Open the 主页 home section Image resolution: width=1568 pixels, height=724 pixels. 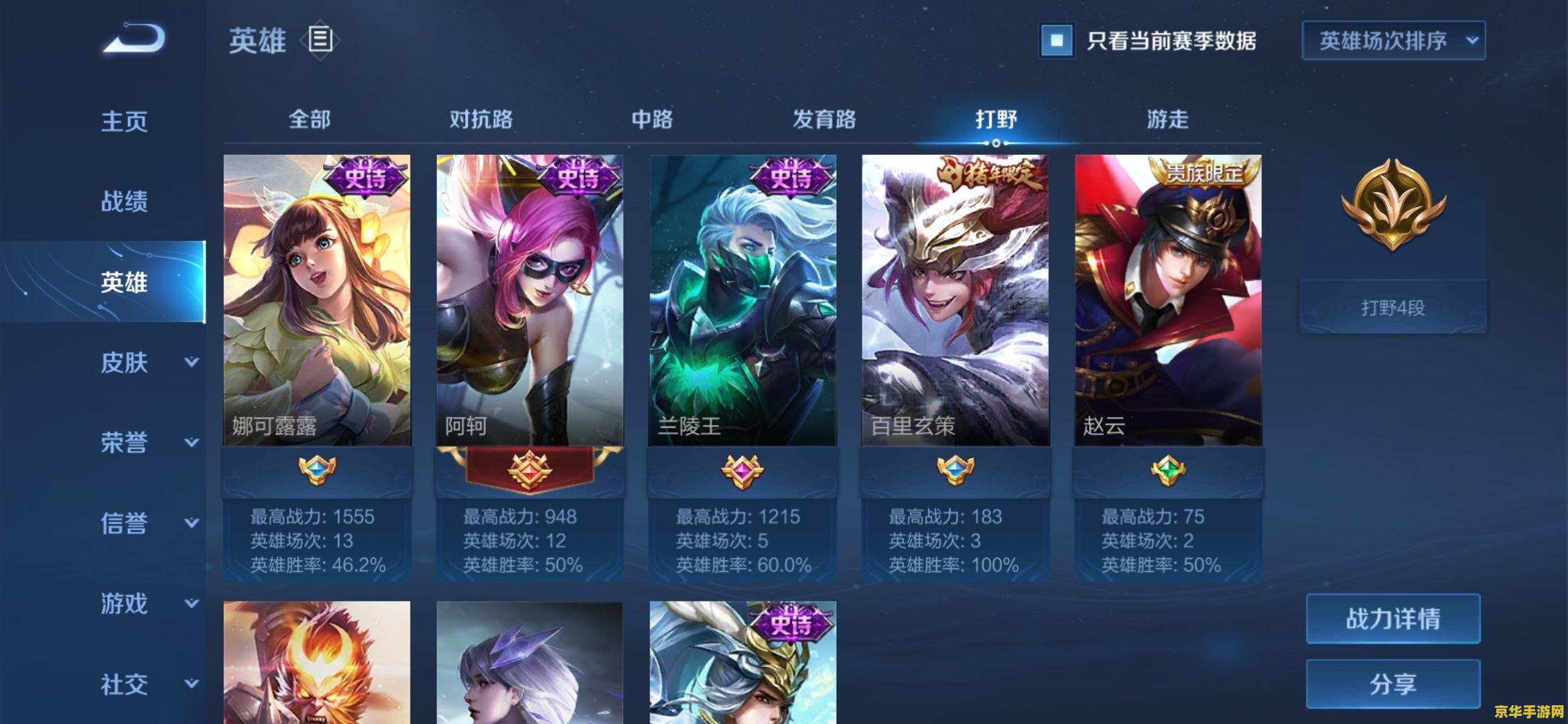124,121
